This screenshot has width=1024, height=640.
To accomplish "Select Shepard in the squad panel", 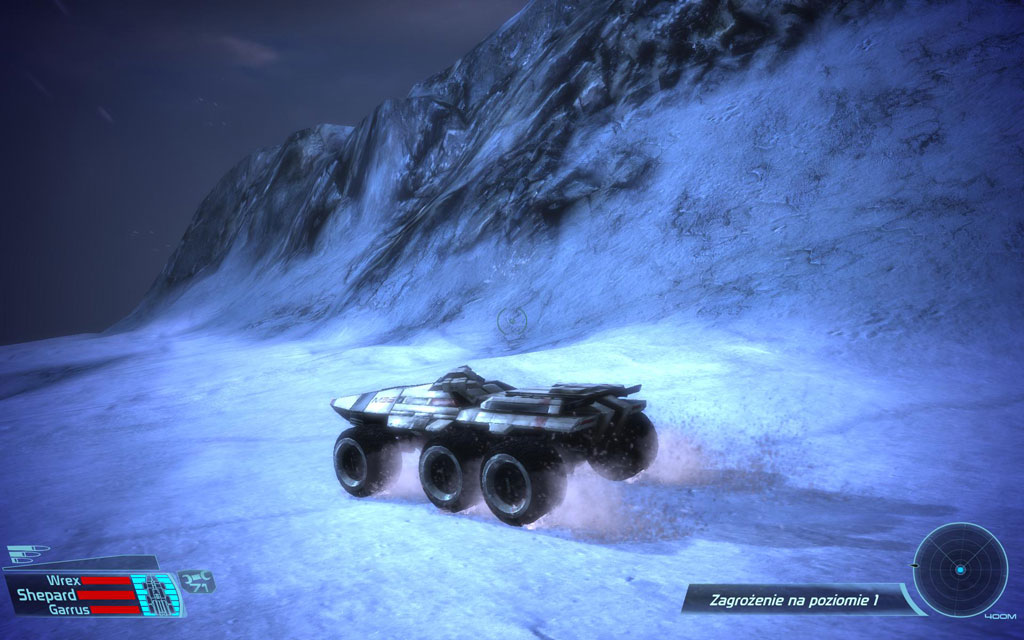I will click(46, 594).
